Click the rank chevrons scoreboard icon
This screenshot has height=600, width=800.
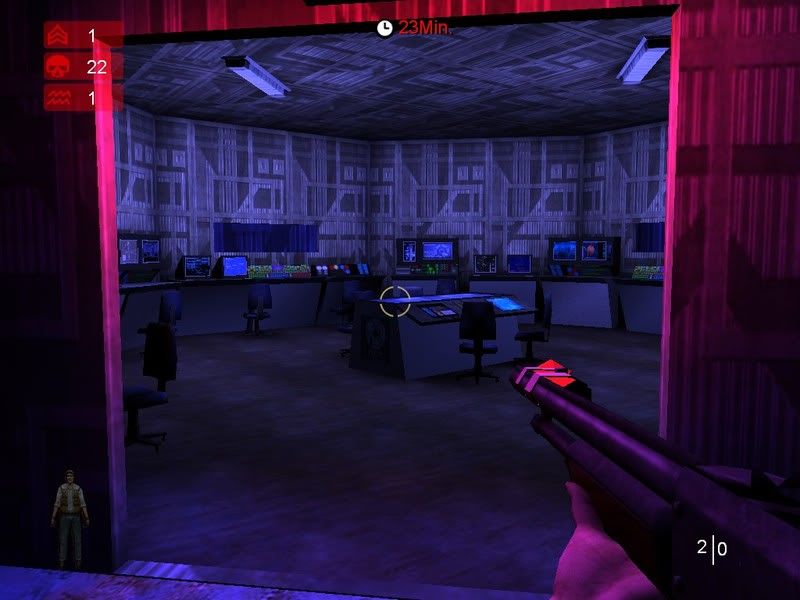click(56, 37)
